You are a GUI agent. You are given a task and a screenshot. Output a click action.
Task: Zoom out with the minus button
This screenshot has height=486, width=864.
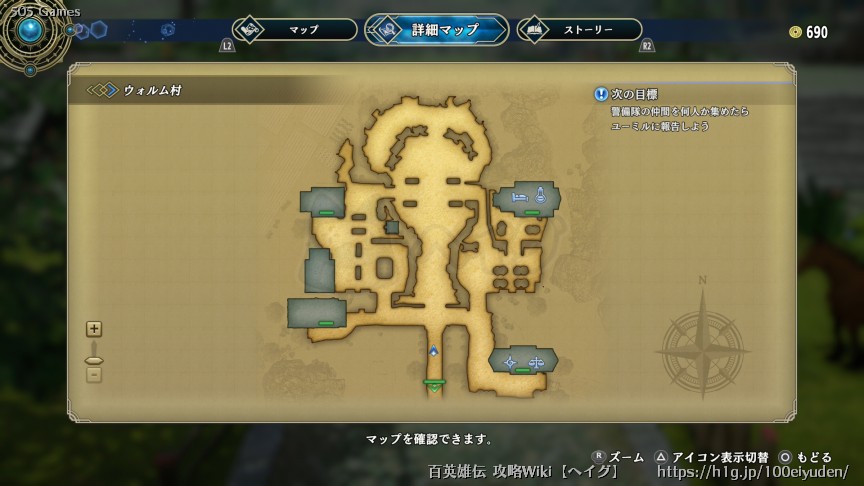[x=94, y=375]
